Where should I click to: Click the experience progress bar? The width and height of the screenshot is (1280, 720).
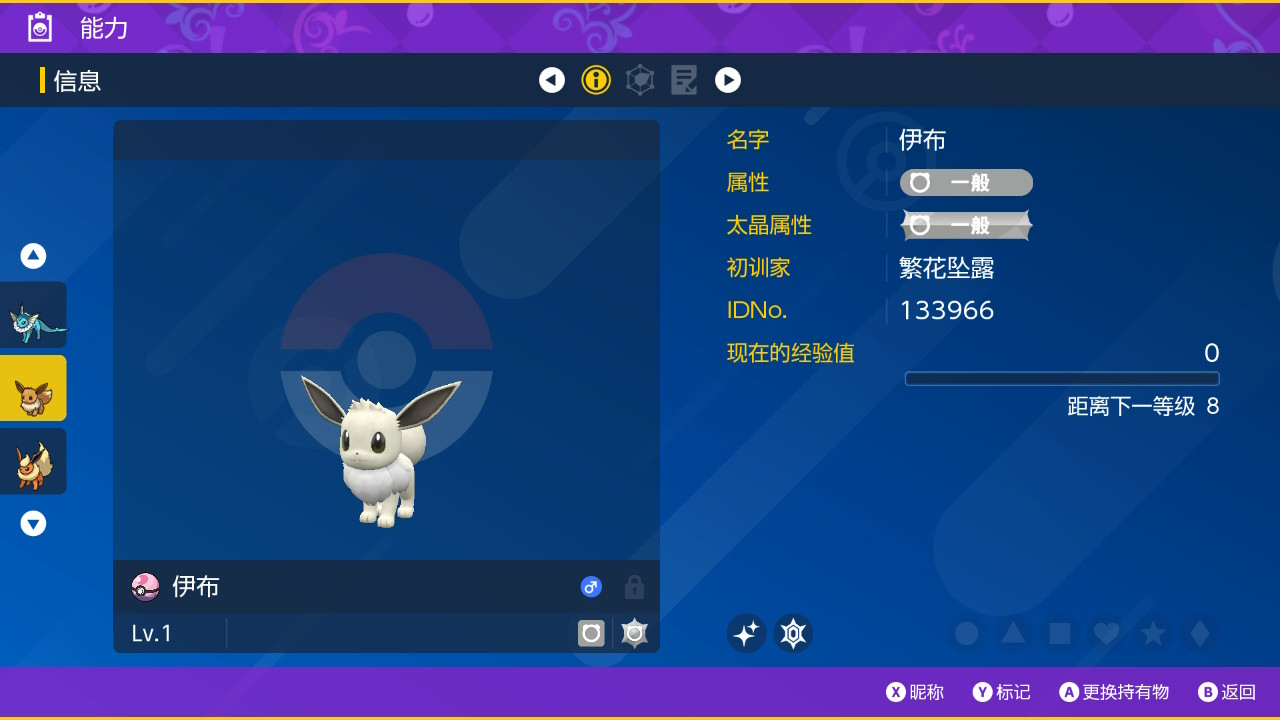(x=1062, y=378)
